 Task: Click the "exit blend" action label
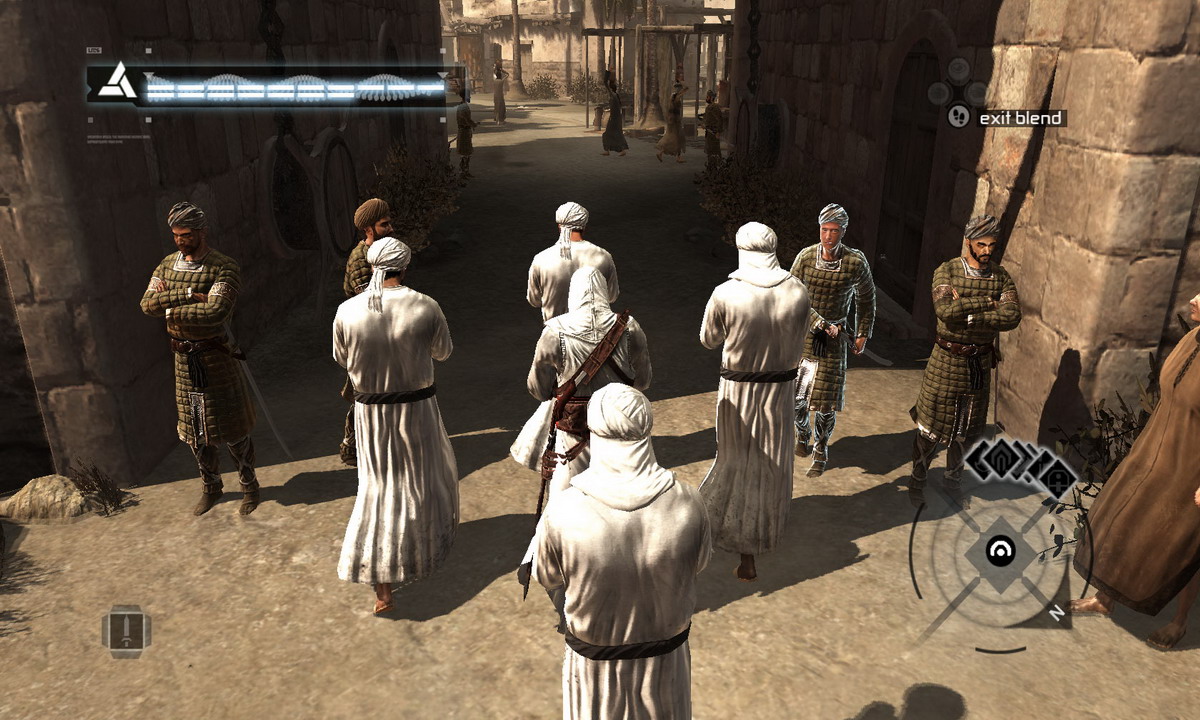(1021, 118)
